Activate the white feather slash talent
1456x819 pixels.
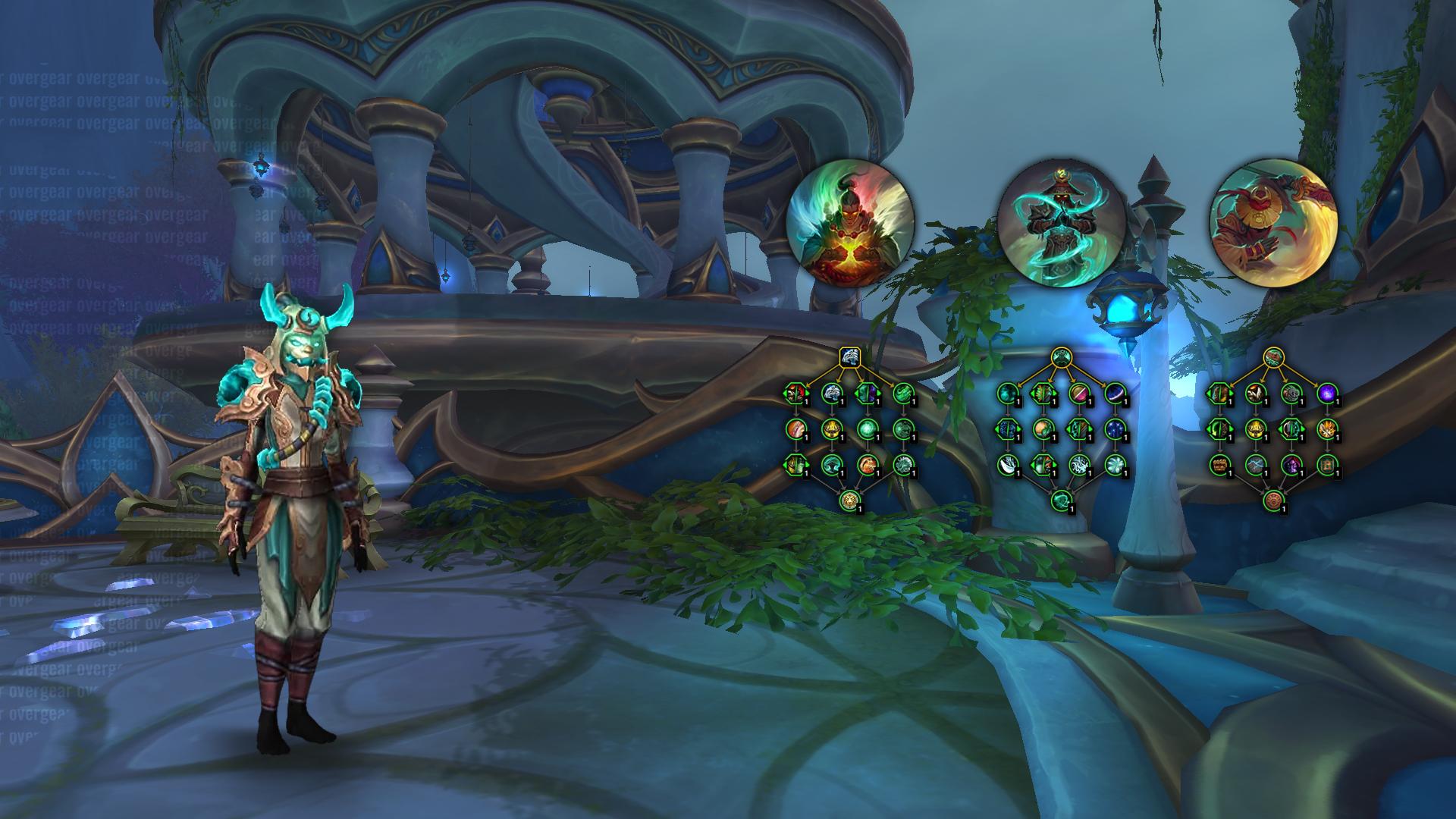click(1007, 464)
